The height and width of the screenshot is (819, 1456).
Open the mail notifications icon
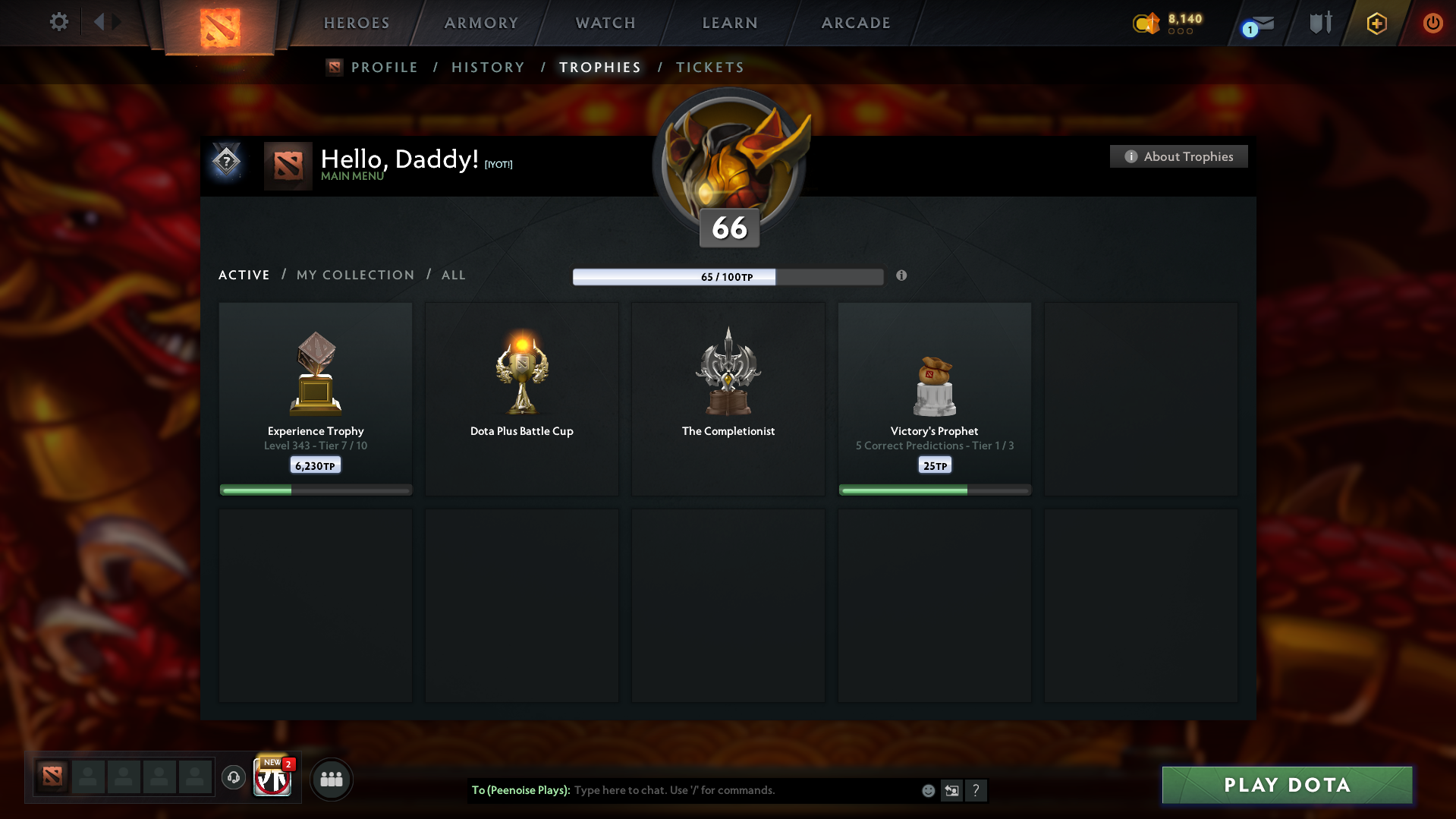click(x=1259, y=24)
